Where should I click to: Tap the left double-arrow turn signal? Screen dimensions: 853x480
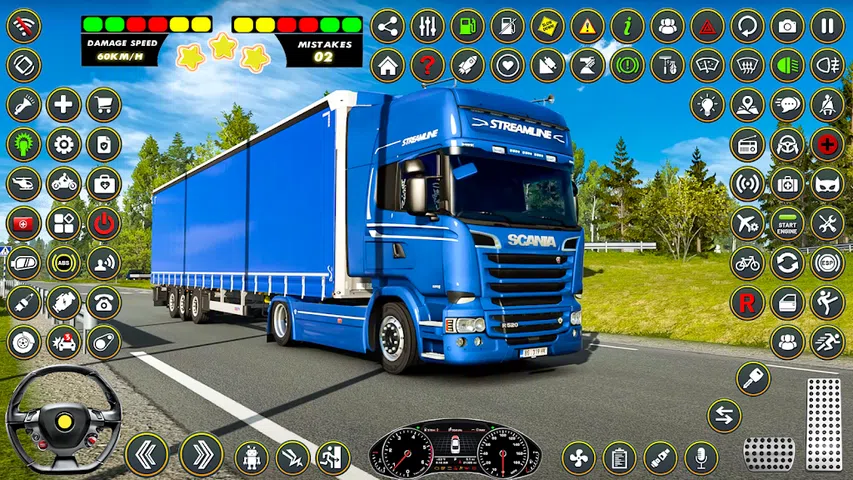146,454
